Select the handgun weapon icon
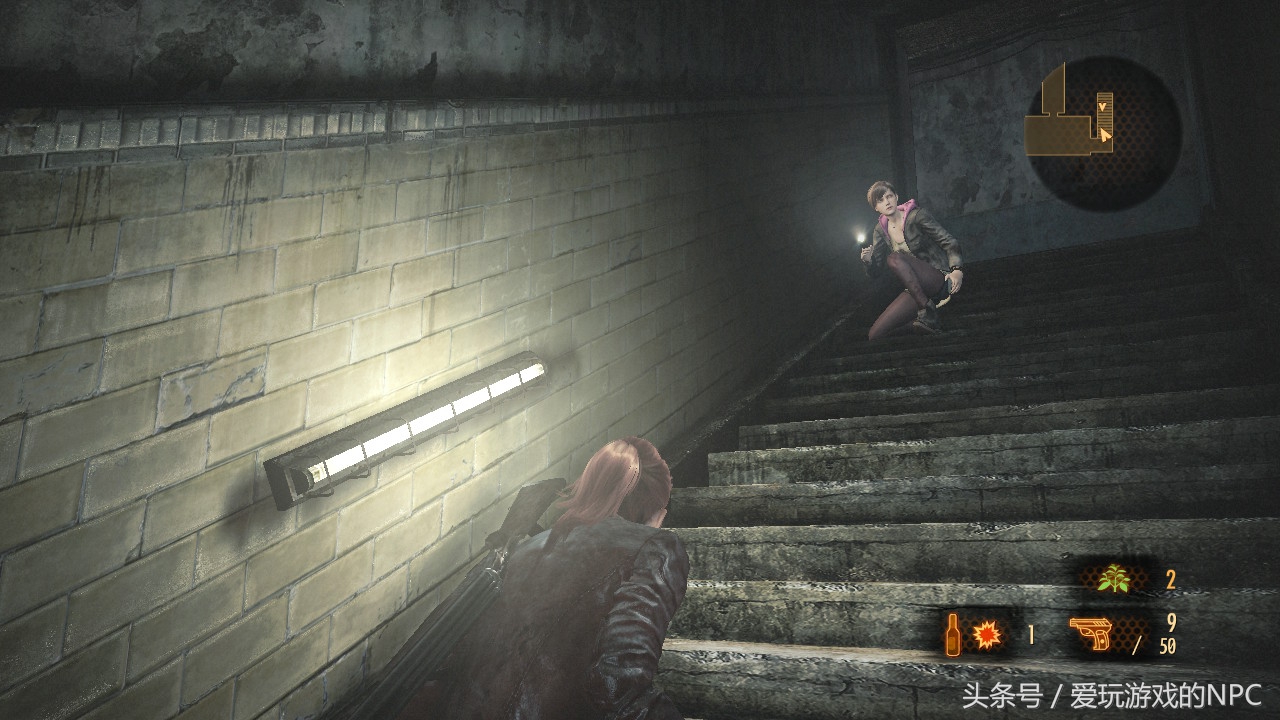1280x720 pixels. (1093, 634)
